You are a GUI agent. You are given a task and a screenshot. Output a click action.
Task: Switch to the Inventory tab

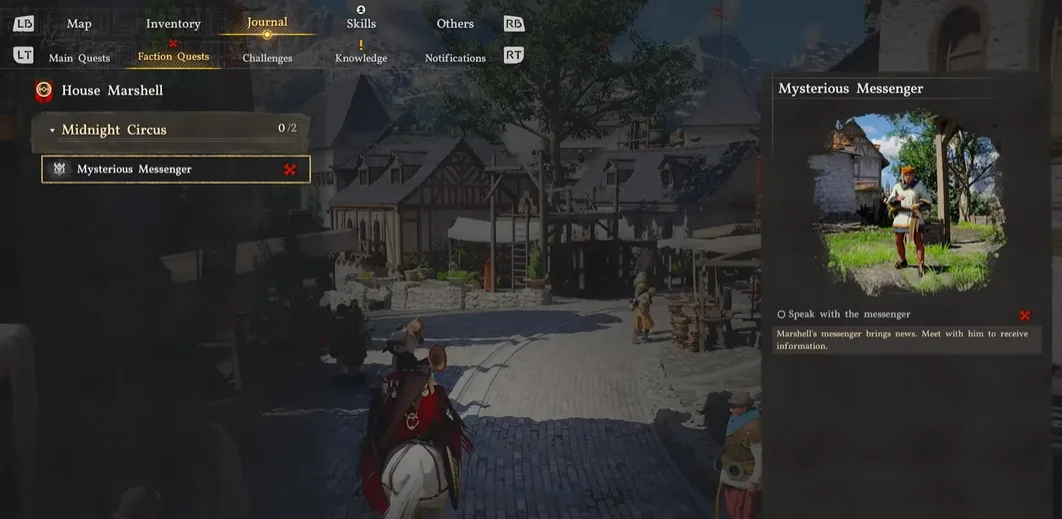pyautogui.click(x=173, y=24)
